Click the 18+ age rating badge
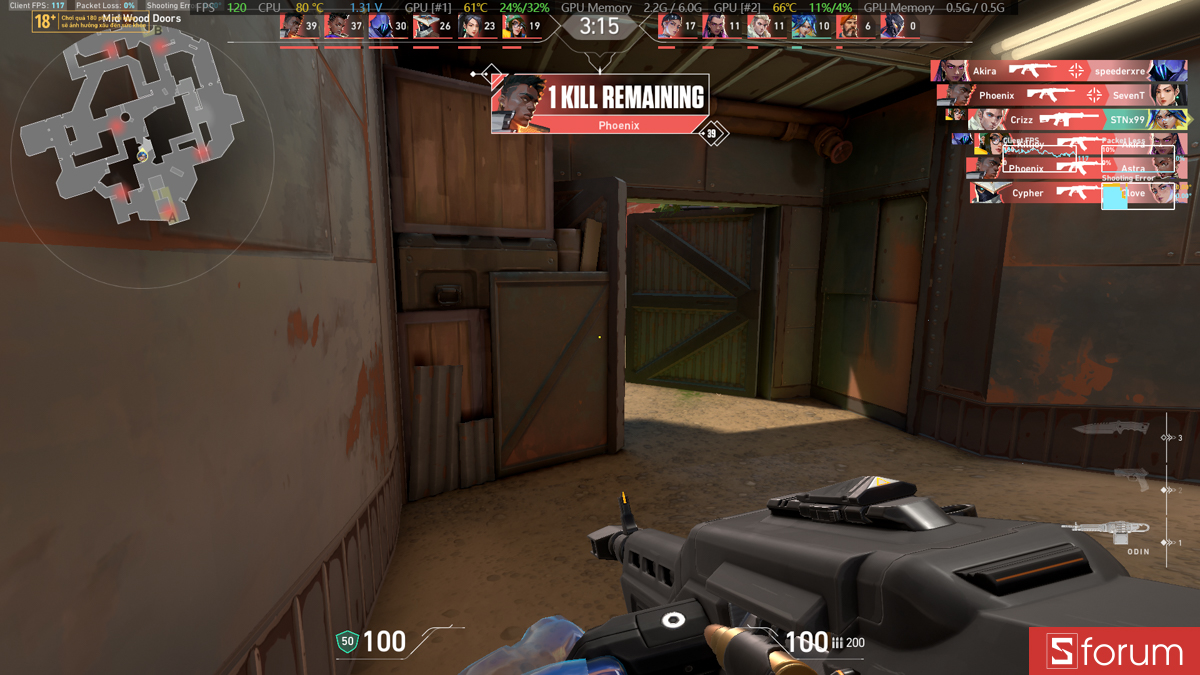This screenshot has width=1200, height=675. [45, 21]
